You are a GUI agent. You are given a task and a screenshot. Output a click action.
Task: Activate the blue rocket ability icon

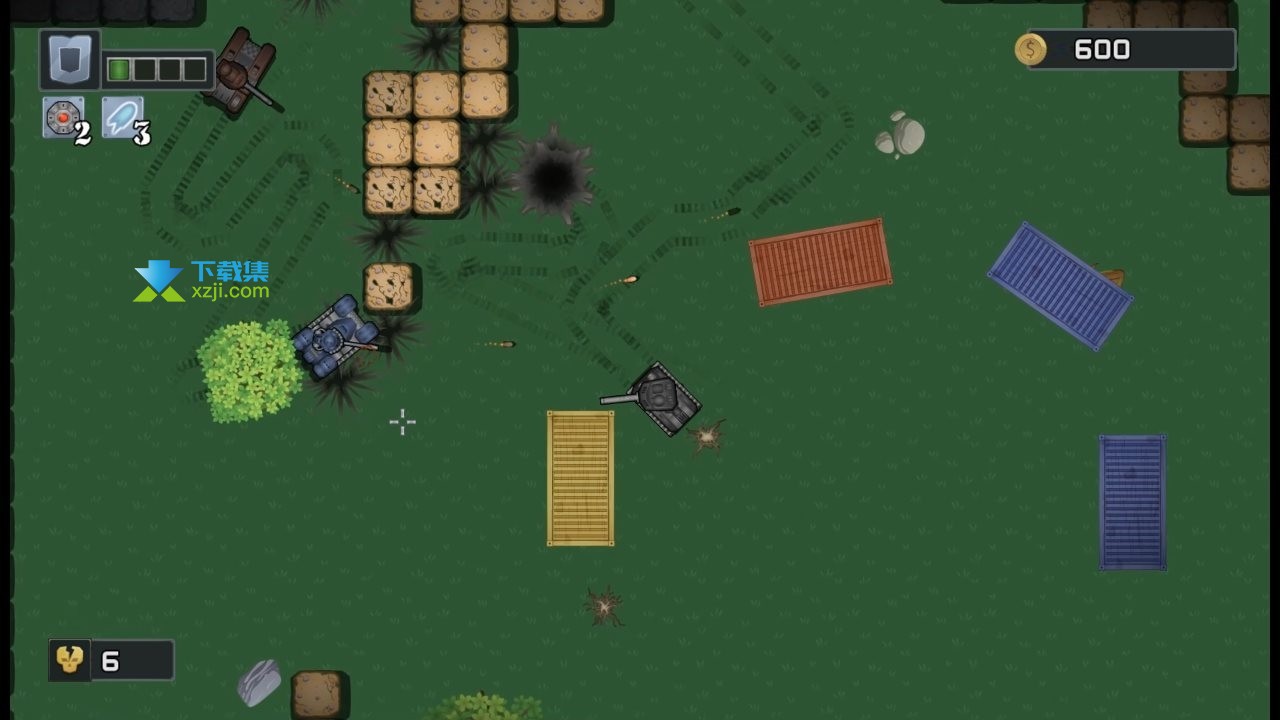[x=121, y=117]
